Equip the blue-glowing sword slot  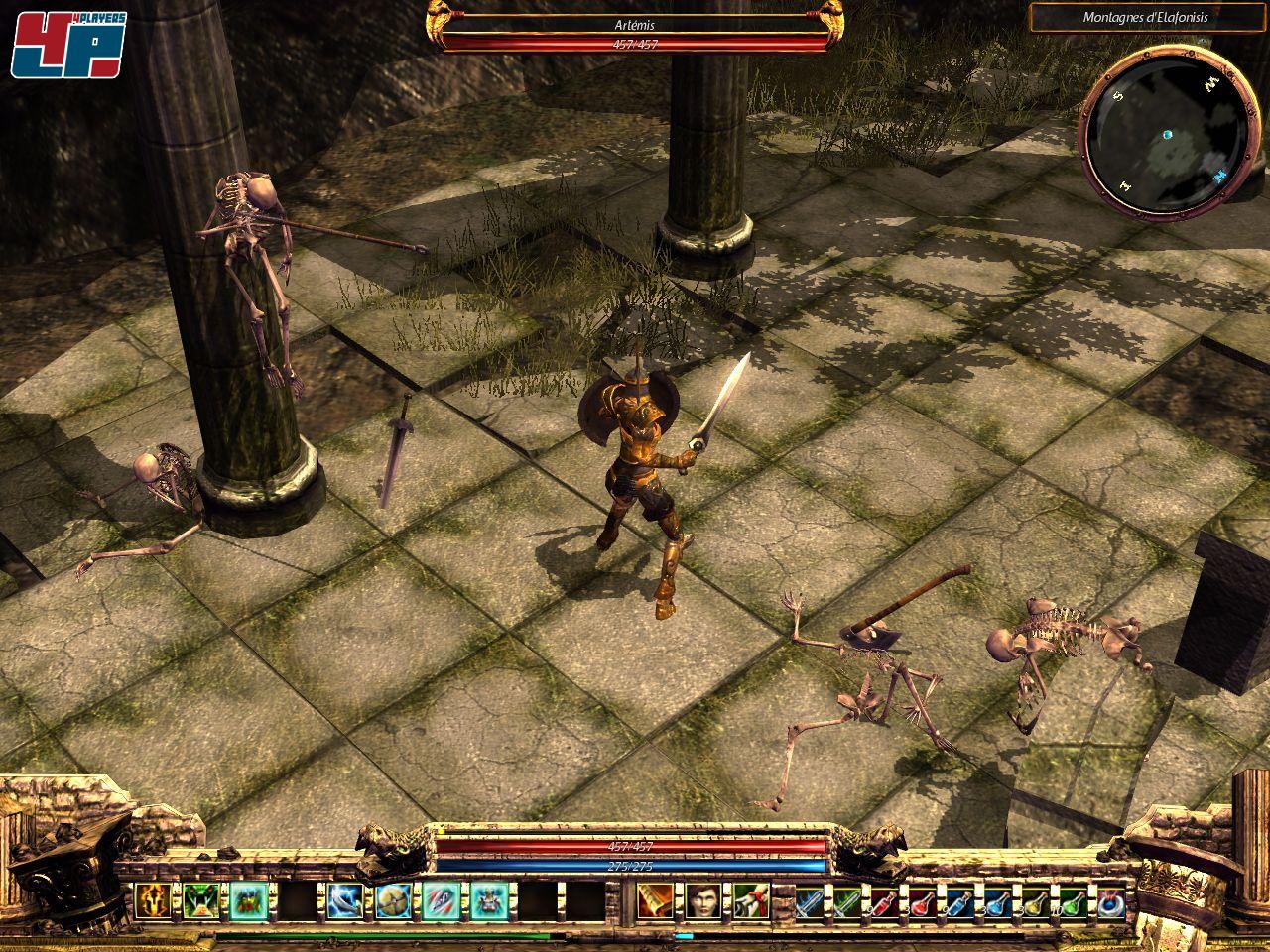click(x=811, y=901)
